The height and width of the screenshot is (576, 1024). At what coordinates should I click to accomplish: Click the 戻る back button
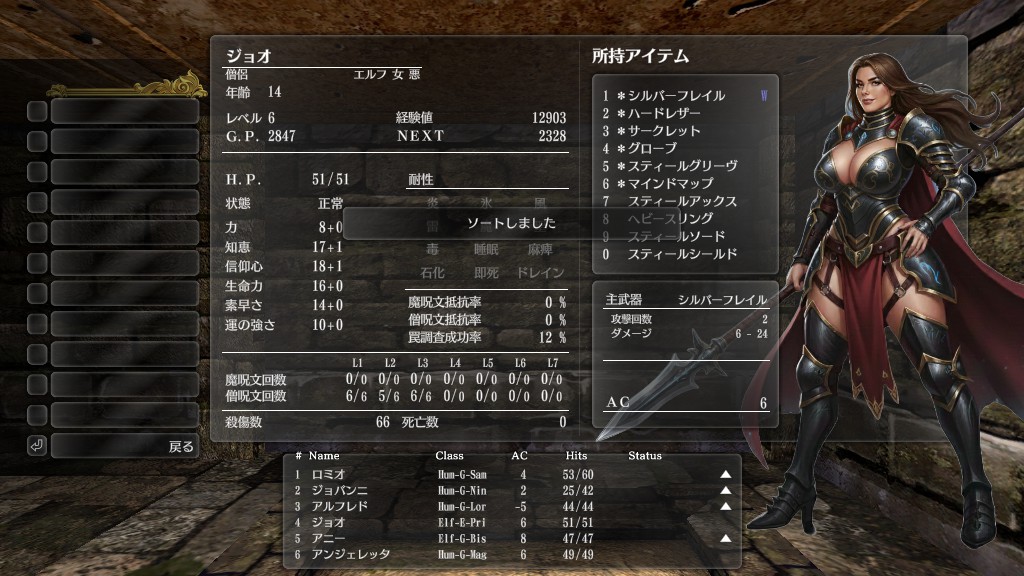click(124, 446)
